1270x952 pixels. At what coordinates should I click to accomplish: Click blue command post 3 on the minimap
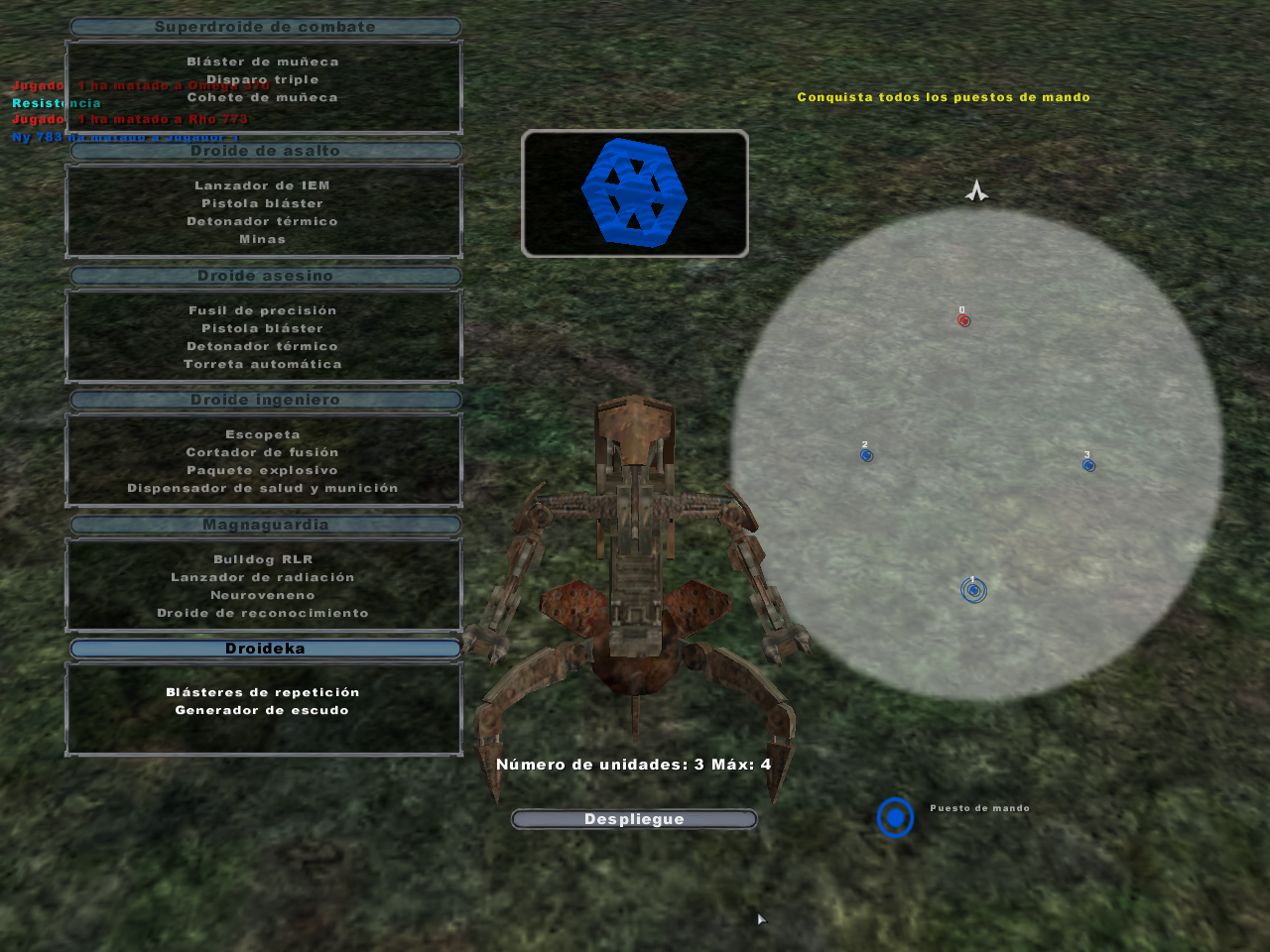pos(1088,463)
